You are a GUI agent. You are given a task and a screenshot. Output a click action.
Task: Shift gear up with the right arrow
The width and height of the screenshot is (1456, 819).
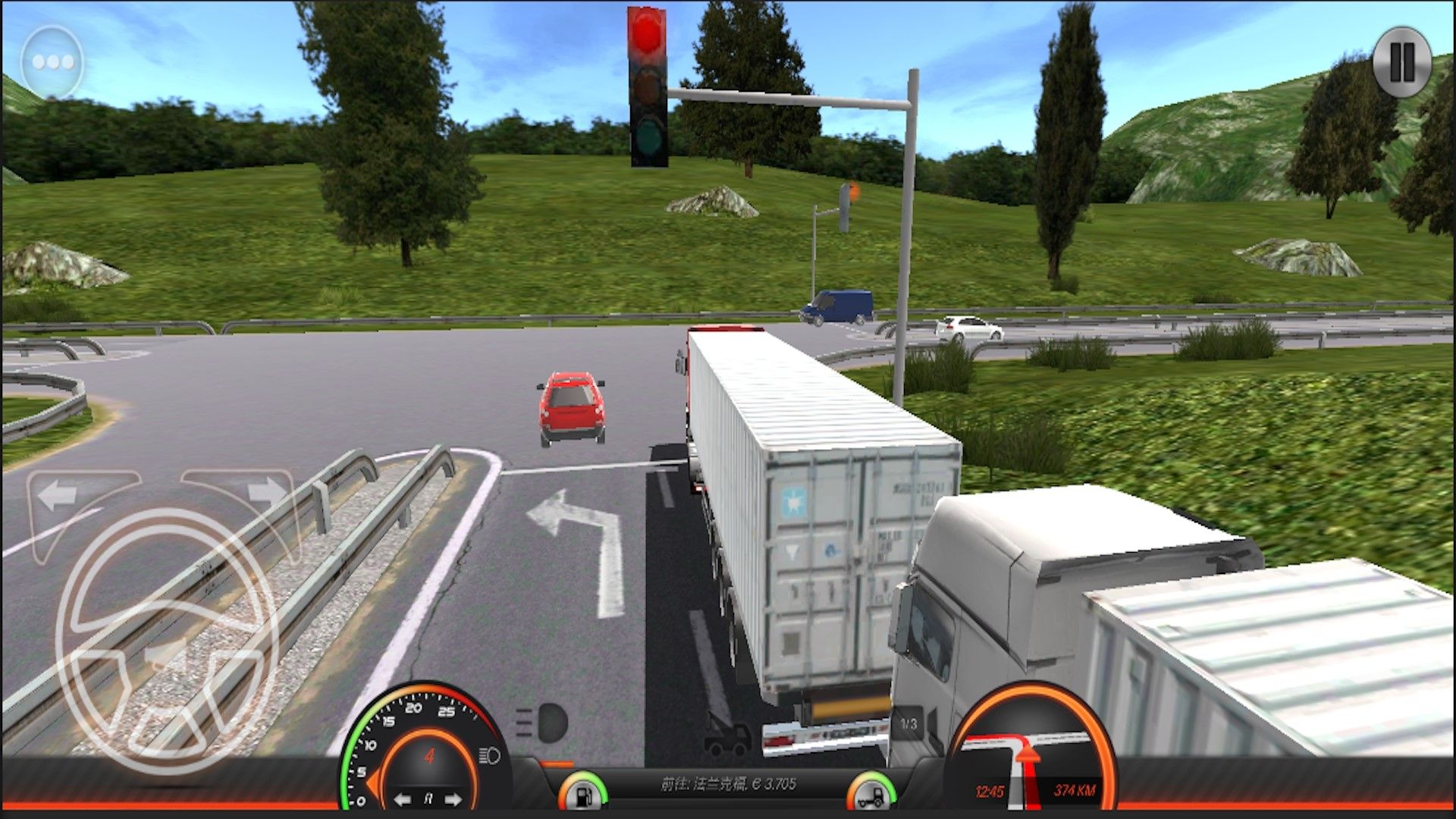pyautogui.click(x=453, y=799)
